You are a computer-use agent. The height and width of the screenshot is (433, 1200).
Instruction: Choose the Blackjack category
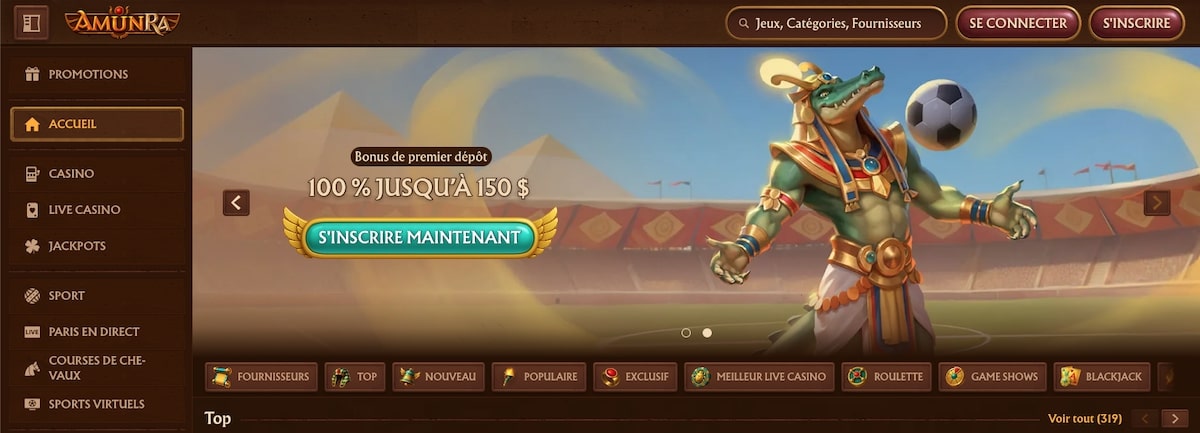(1102, 377)
